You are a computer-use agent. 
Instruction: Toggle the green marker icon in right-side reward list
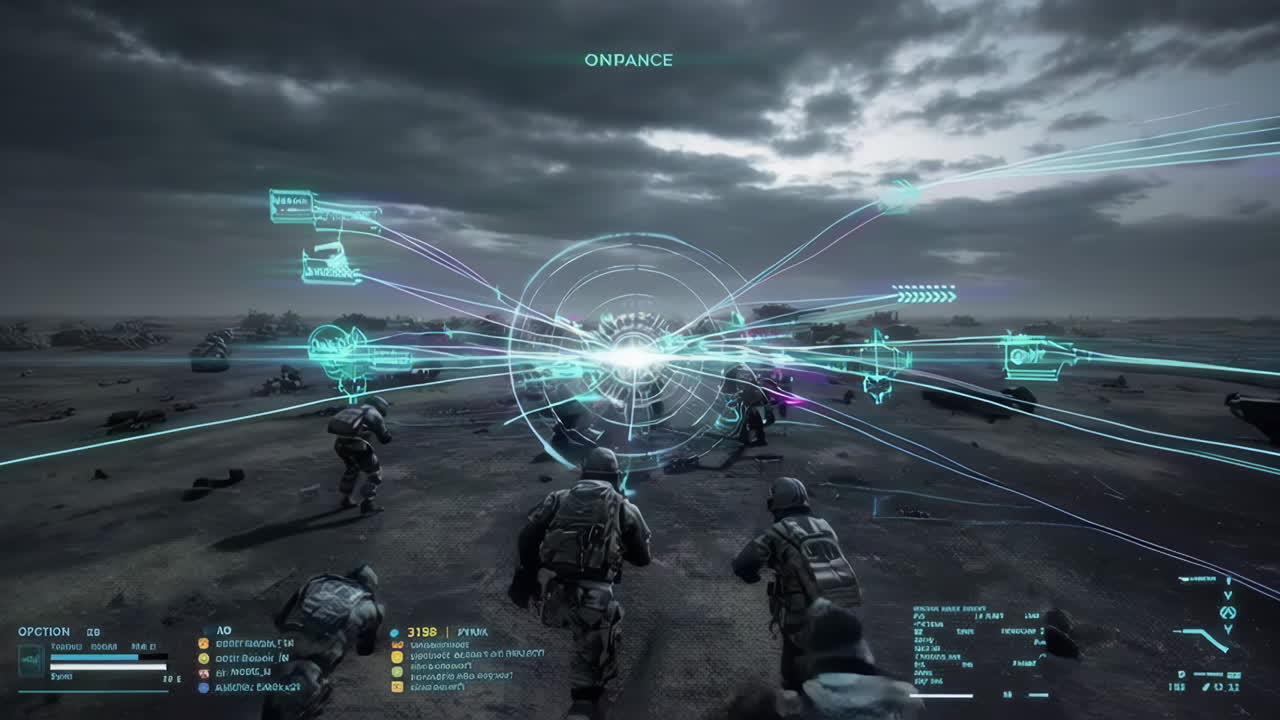tap(396, 673)
